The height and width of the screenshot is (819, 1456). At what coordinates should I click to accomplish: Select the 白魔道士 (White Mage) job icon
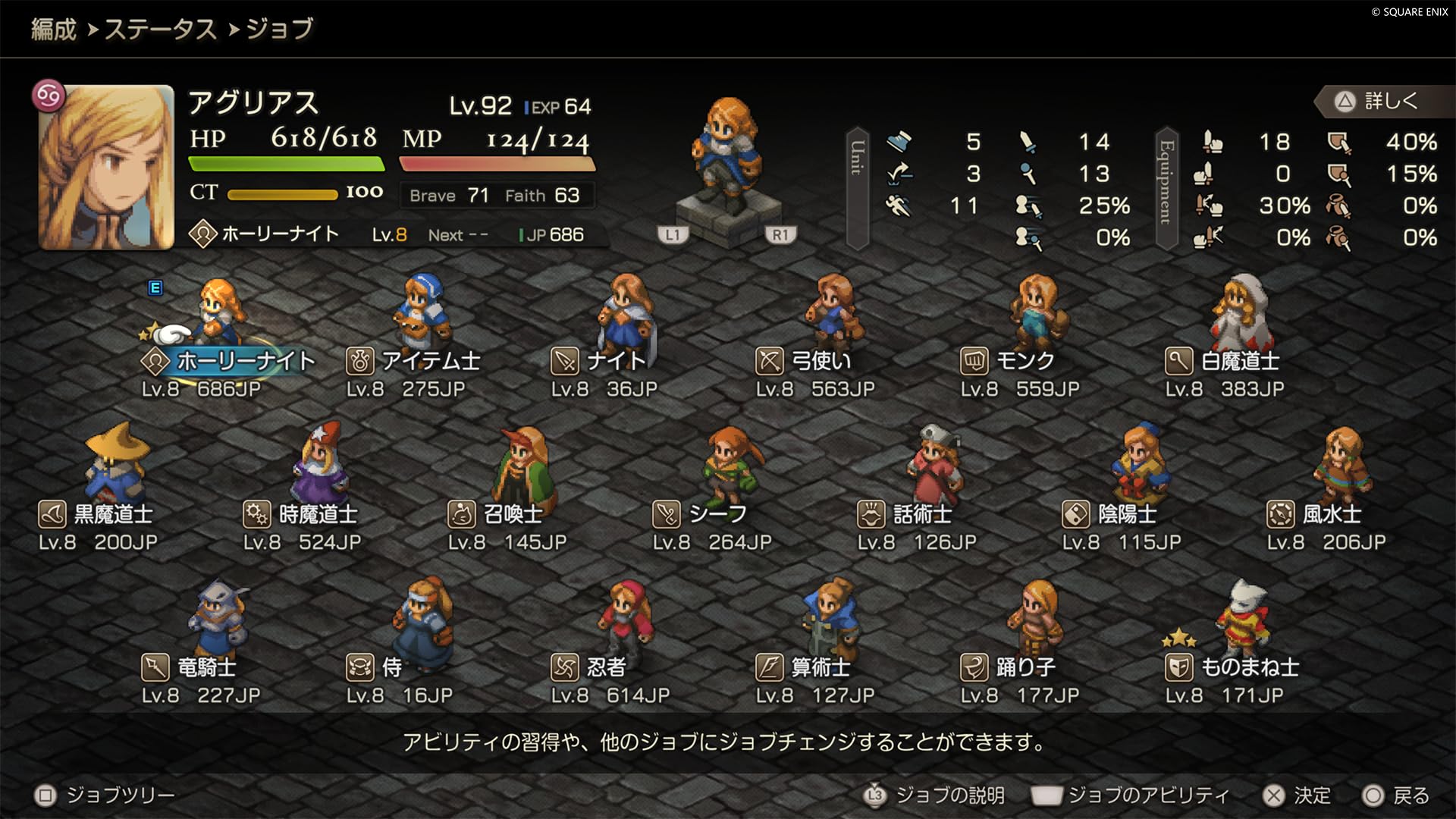[x=1181, y=362]
